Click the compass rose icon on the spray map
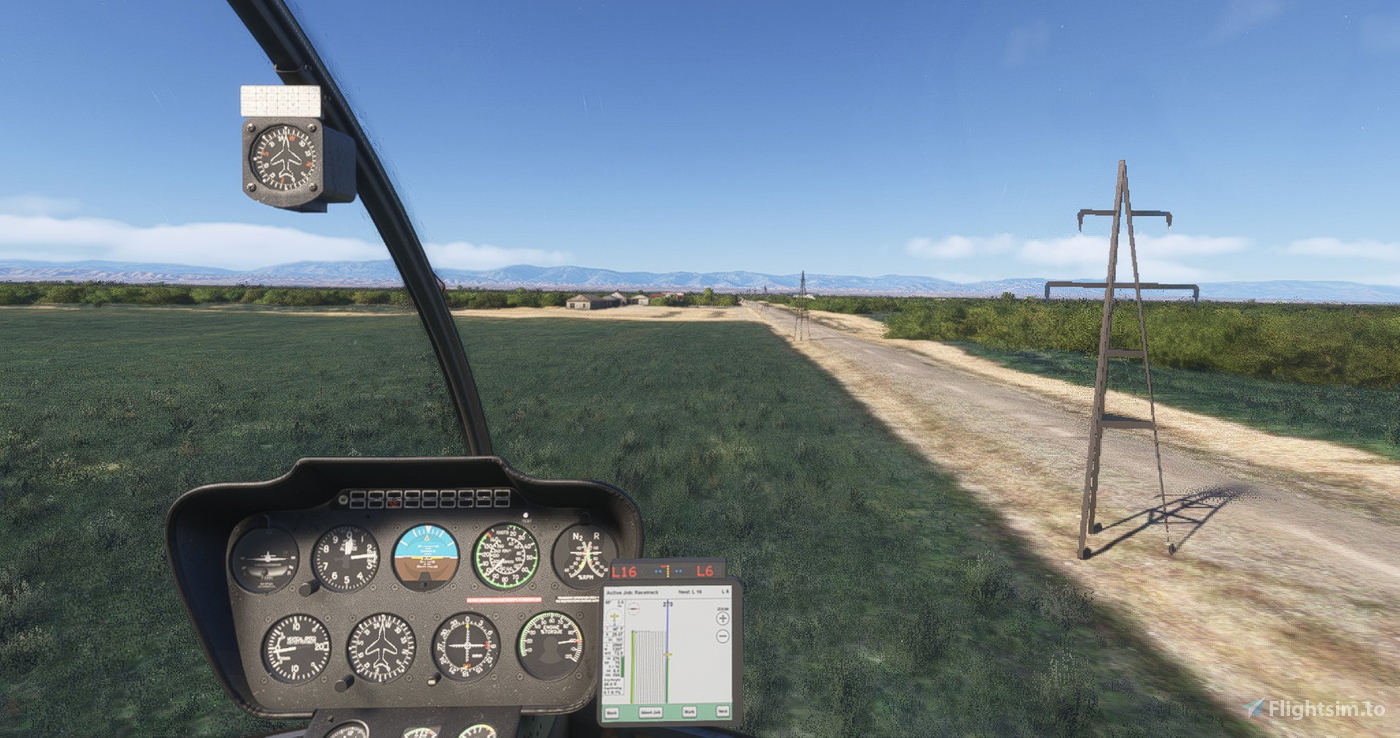1400x738 pixels. click(x=635, y=608)
